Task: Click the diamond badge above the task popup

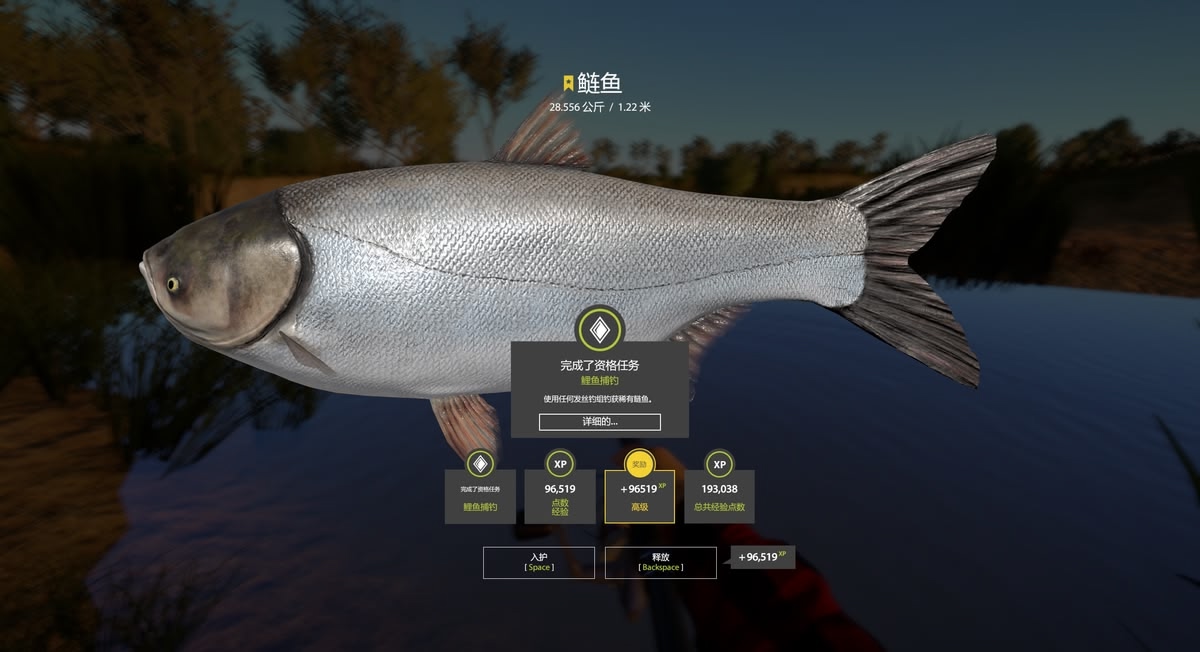Action: pyautogui.click(x=599, y=329)
